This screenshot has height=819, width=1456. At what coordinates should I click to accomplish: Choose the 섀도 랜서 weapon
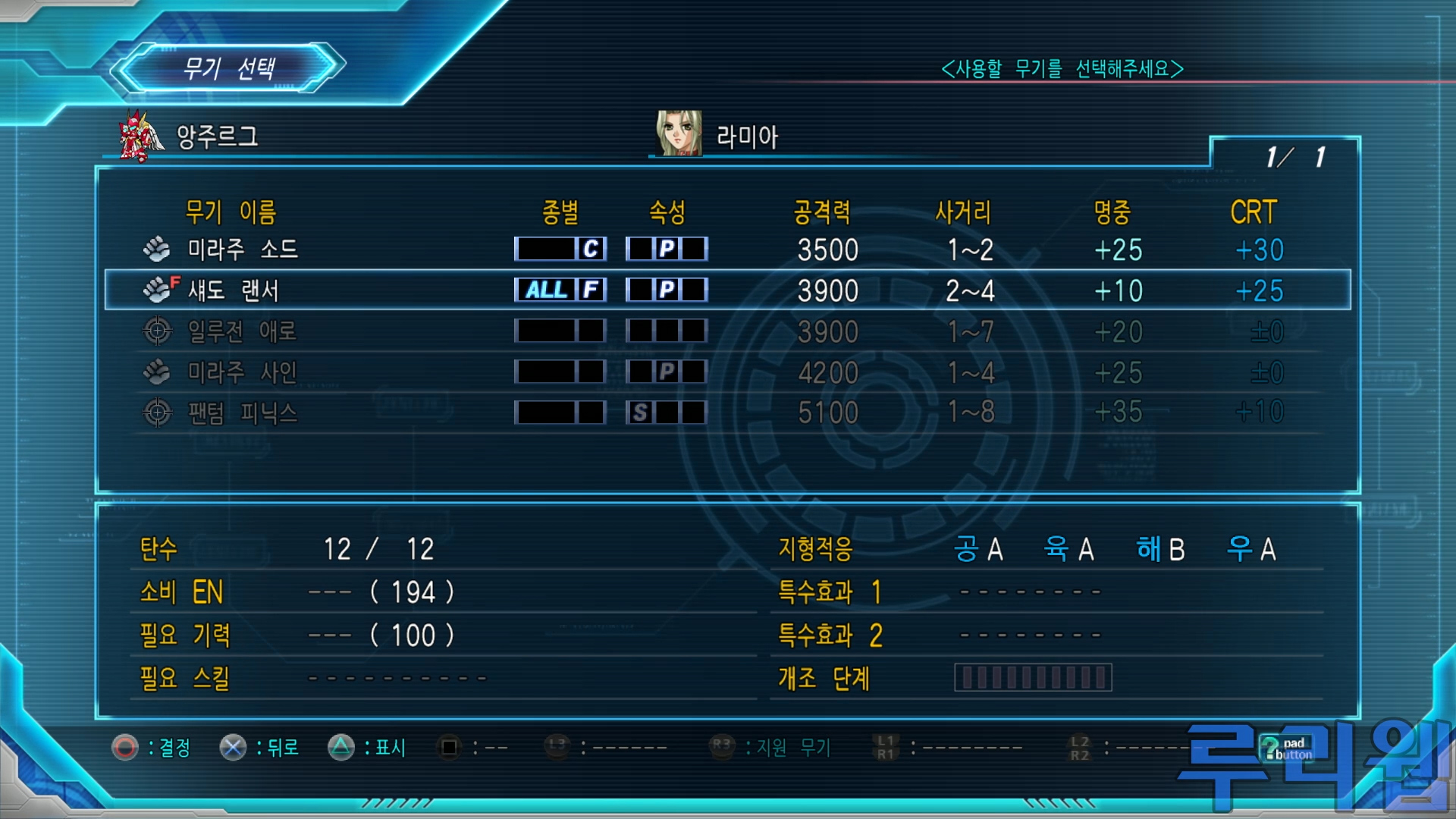234,290
